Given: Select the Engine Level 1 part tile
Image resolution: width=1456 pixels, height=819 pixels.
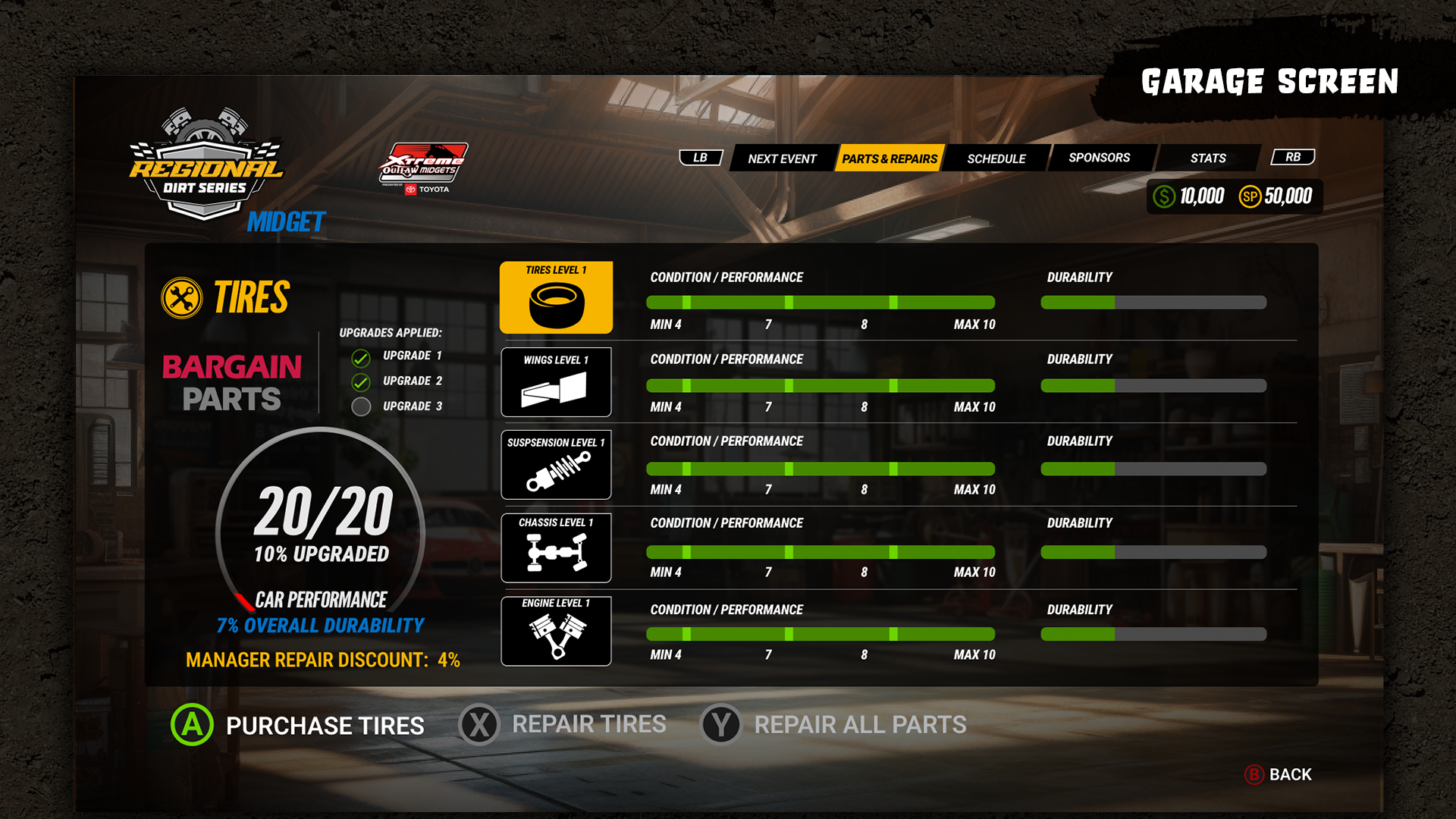Looking at the screenshot, I should point(556,631).
